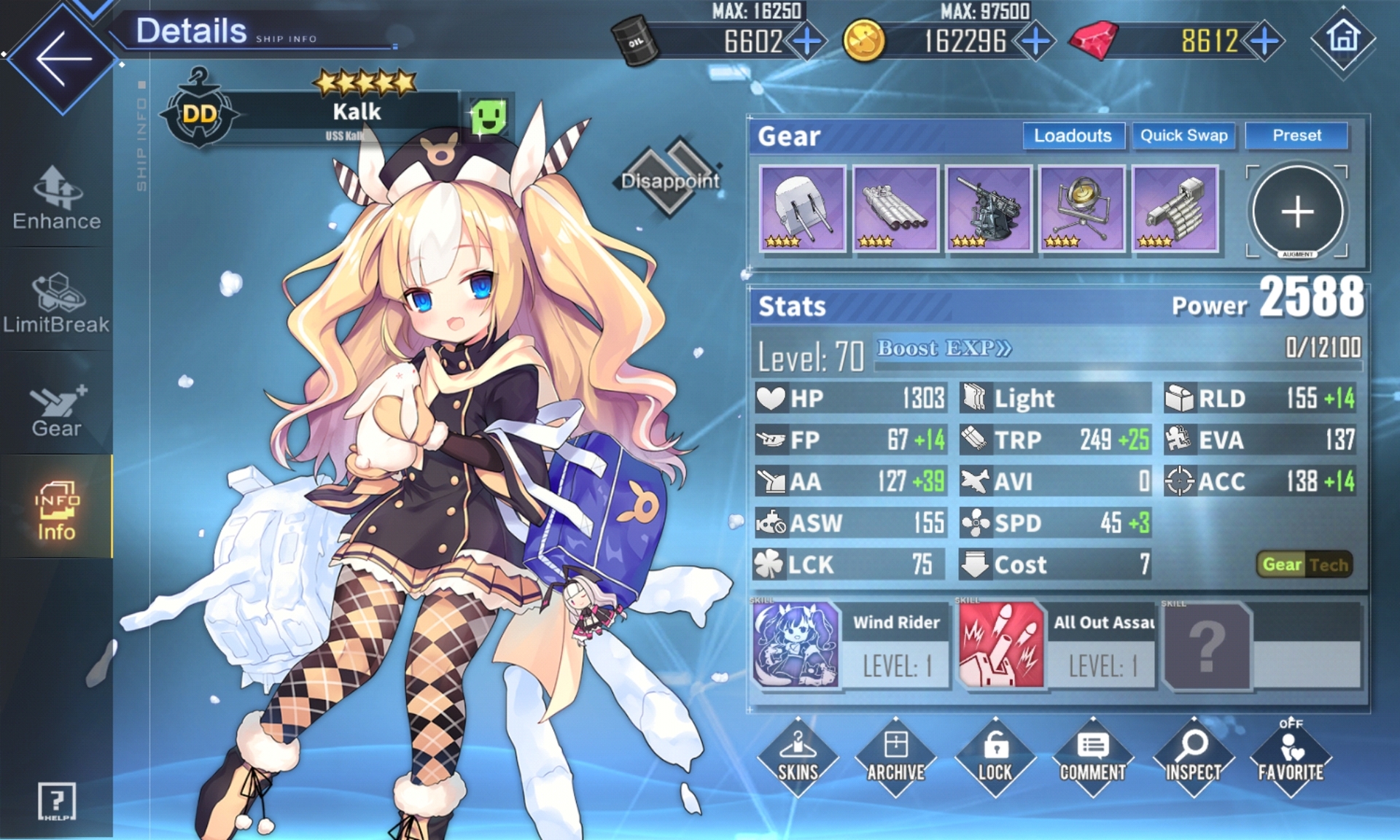Click Boost EXP link
This screenshot has height=840, width=1400.
[x=944, y=349]
